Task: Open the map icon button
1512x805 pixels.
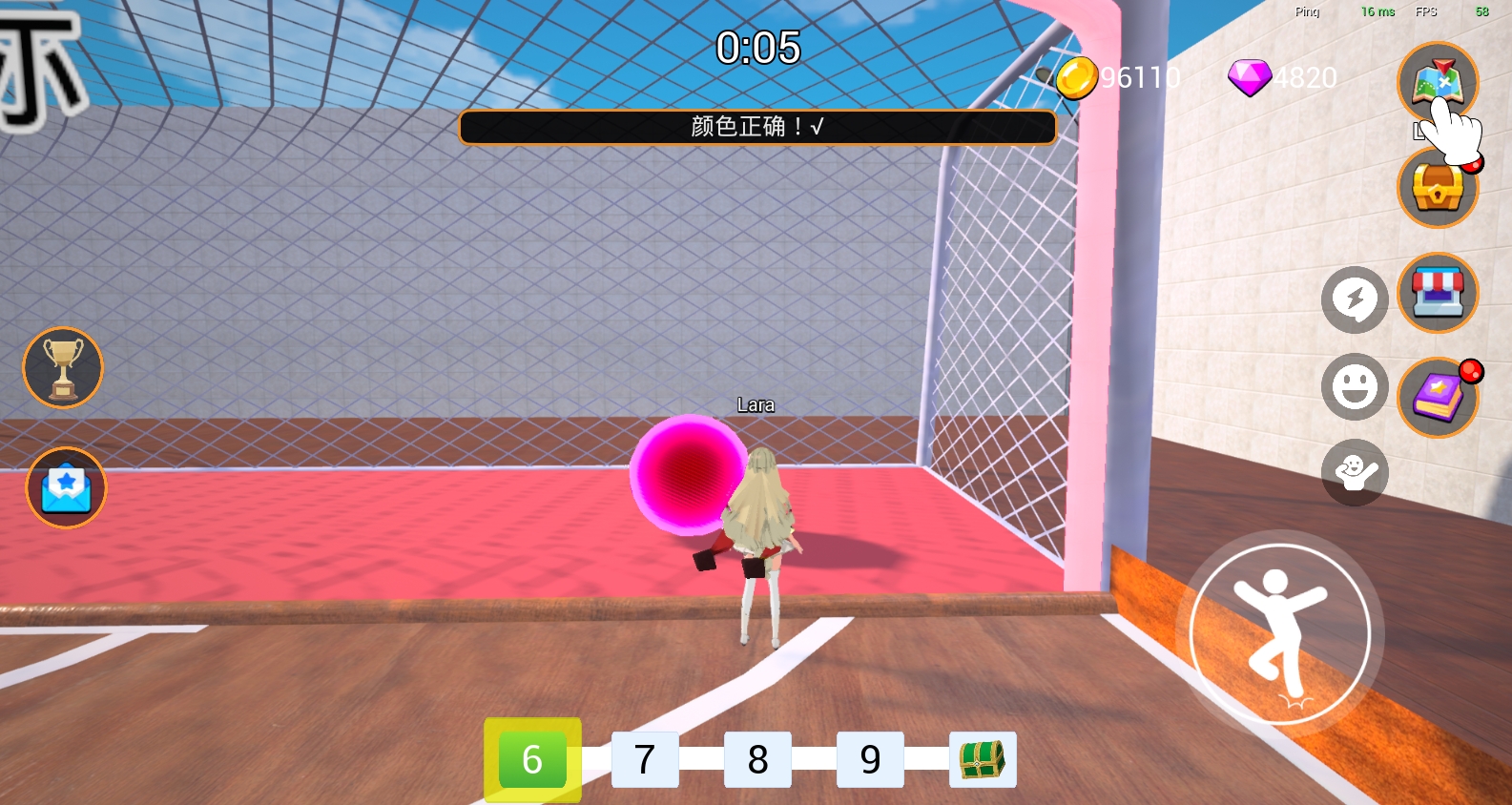Action: tap(1437, 82)
